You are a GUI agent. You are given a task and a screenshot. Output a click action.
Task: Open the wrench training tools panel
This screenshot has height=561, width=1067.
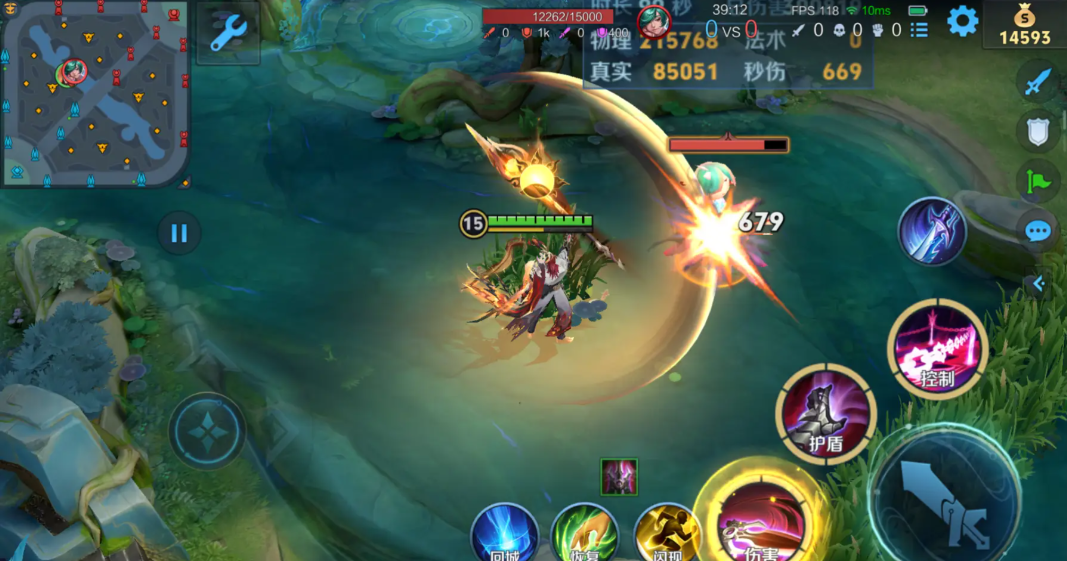click(228, 33)
